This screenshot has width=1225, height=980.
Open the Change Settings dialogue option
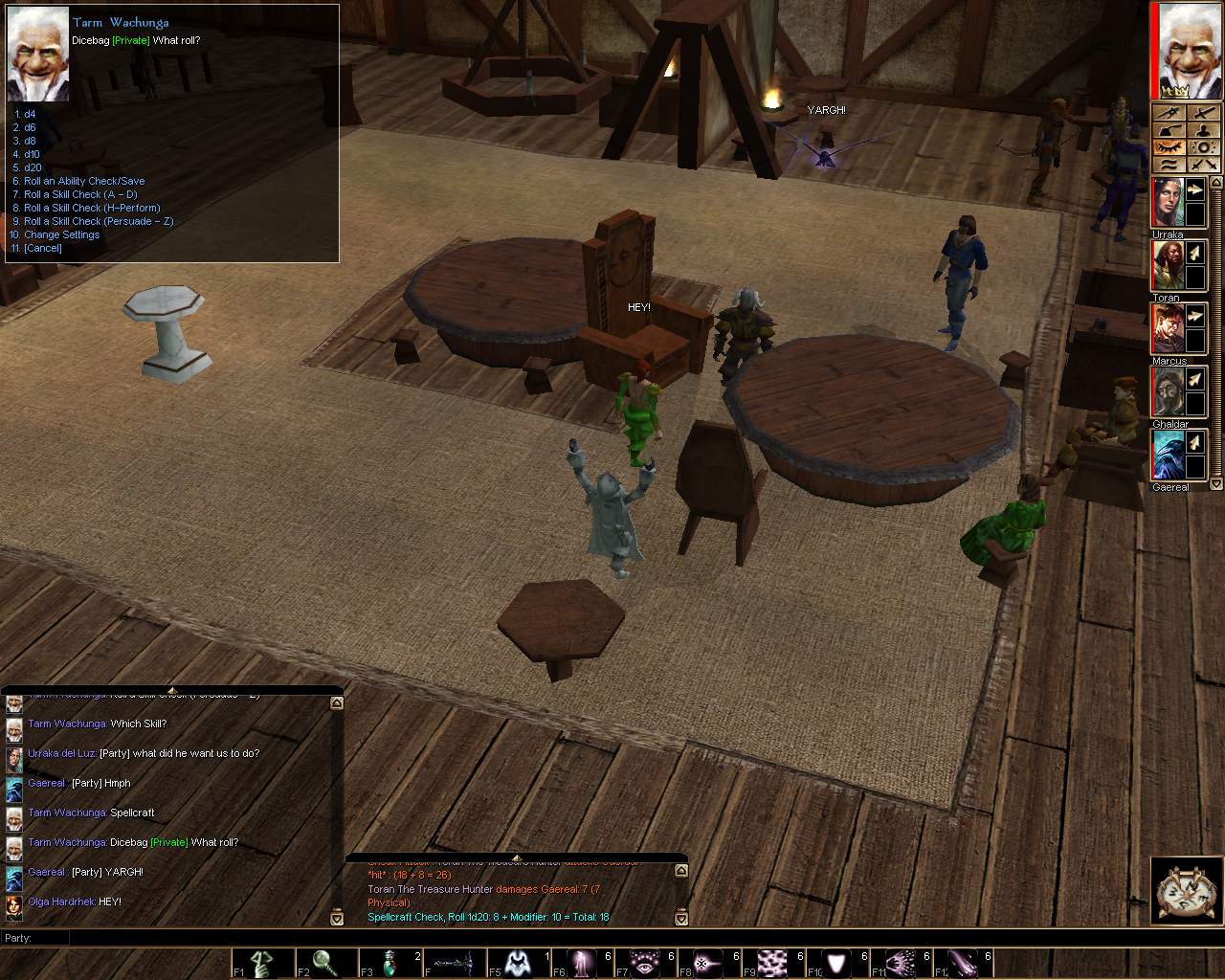click(61, 234)
